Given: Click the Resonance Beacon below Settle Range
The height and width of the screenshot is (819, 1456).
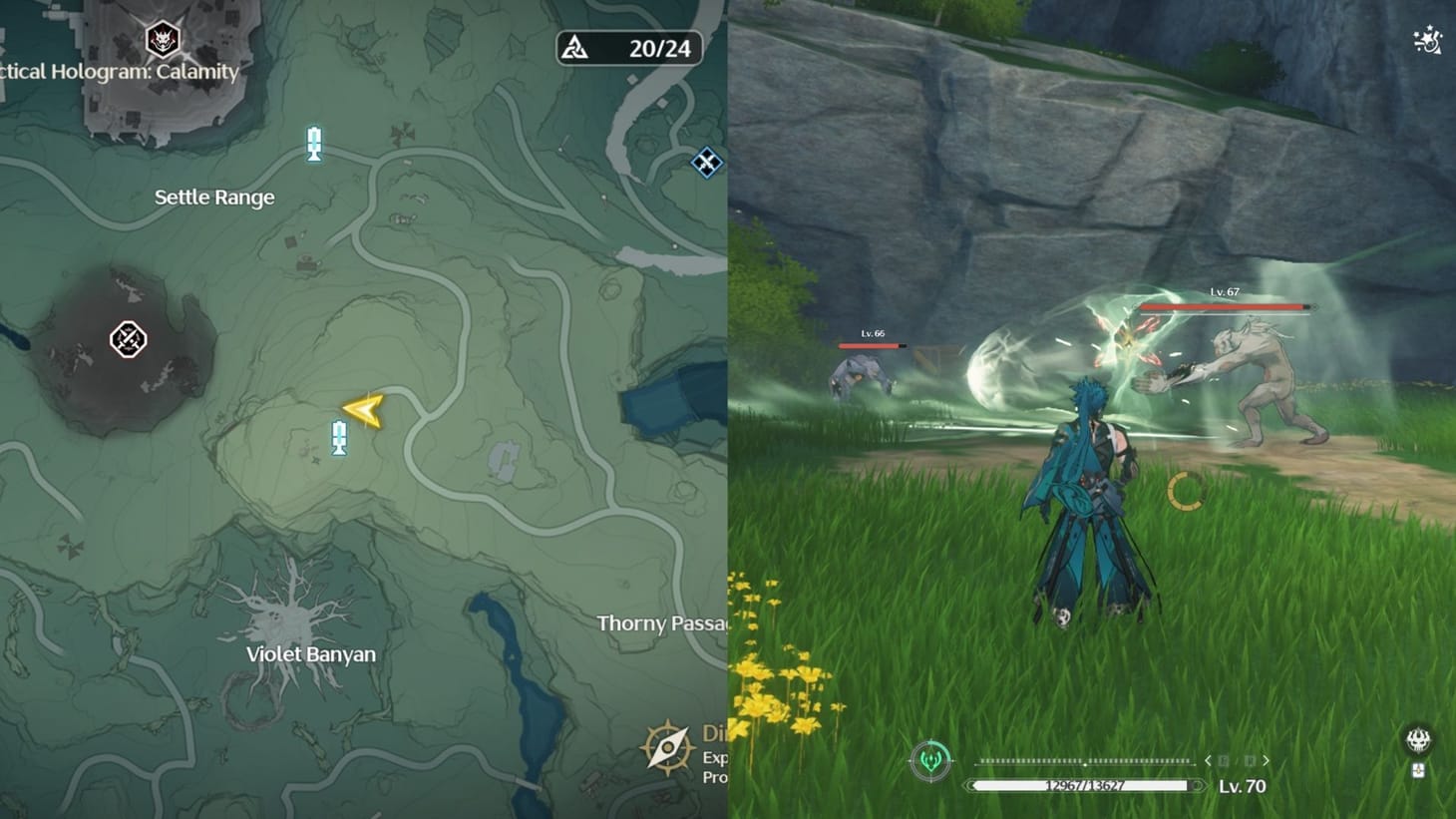Looking at the screenshot, I should pyautogui.click(x=314, y=145).
